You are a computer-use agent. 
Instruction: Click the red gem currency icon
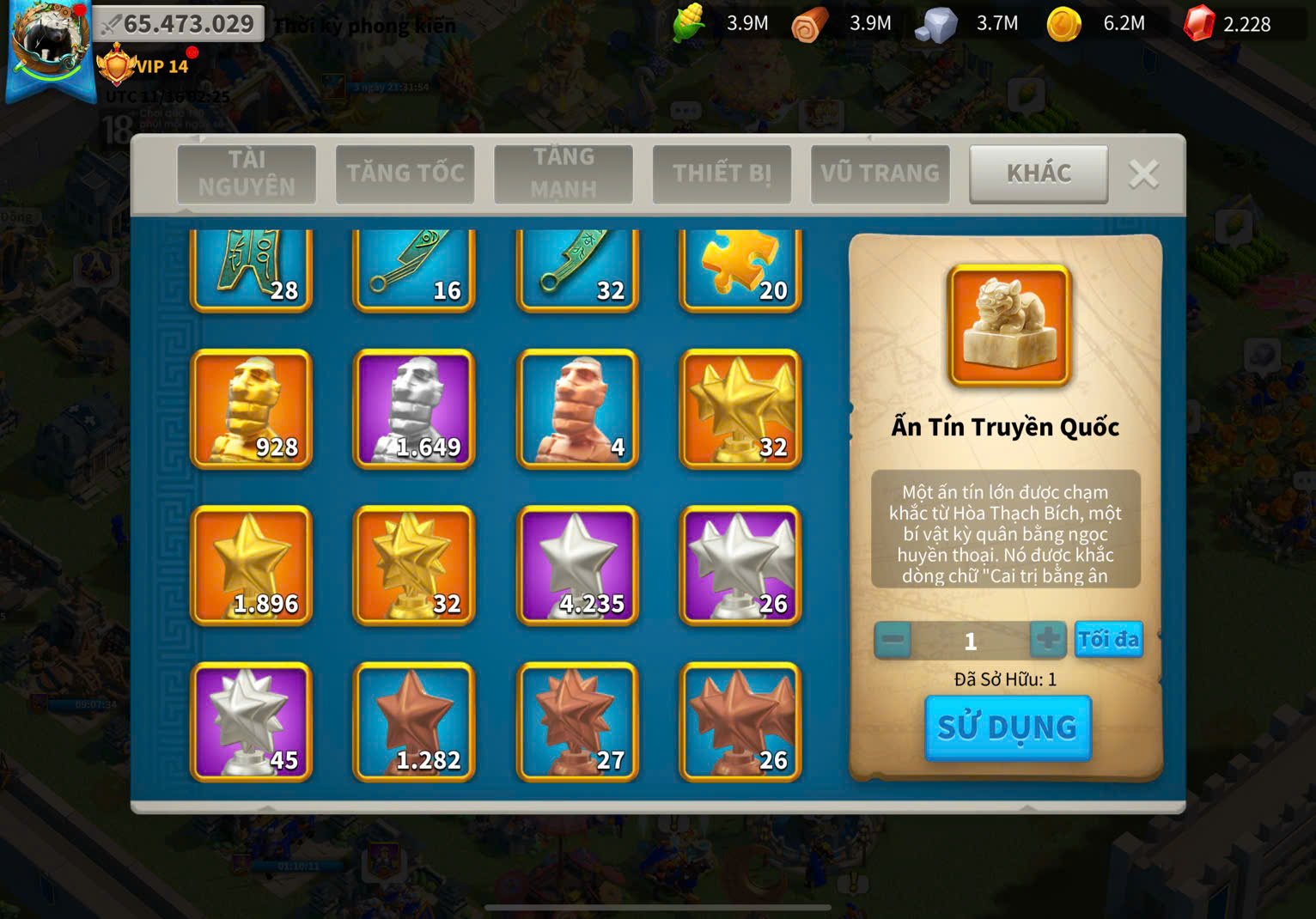[1199, 24]
